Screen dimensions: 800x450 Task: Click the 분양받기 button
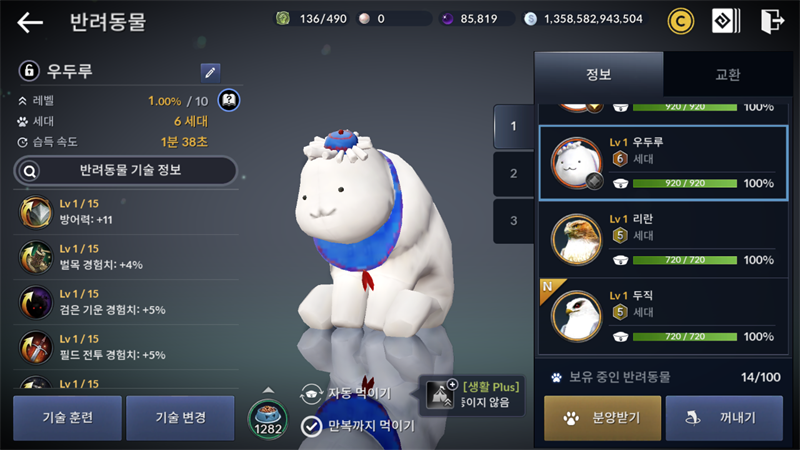pos(602,417)
